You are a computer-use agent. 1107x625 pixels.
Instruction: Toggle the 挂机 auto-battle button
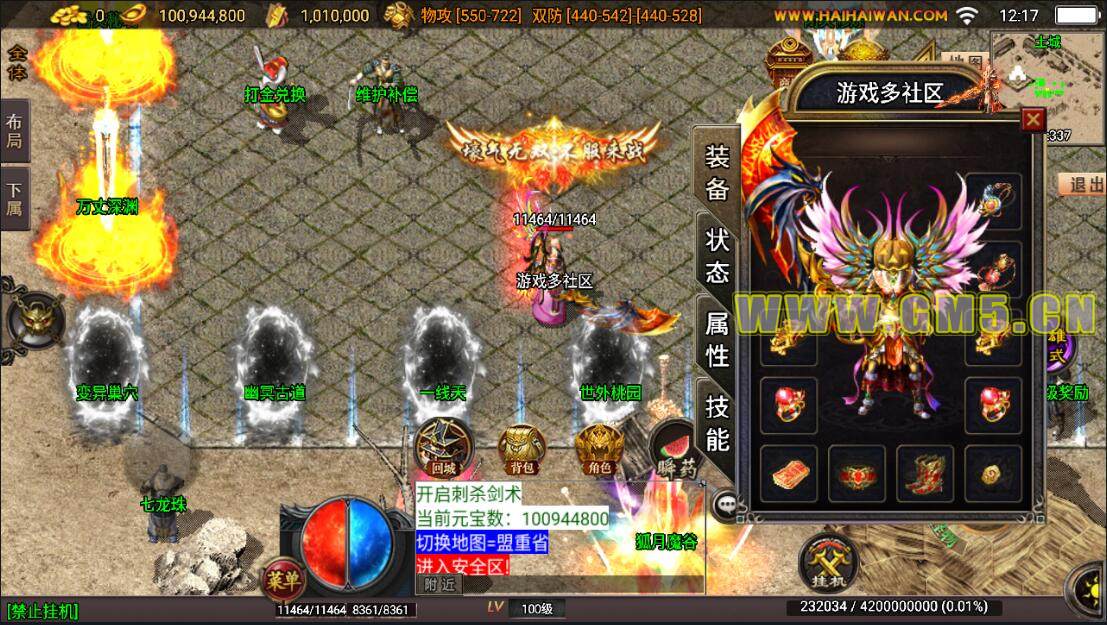click(x=829, y=562)
